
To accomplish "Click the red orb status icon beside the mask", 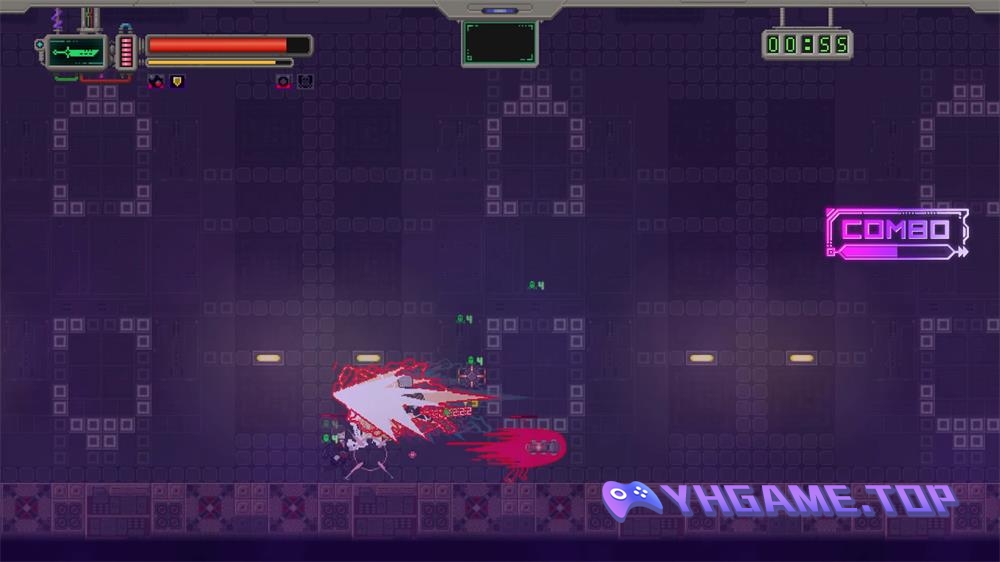I will 284,82.
